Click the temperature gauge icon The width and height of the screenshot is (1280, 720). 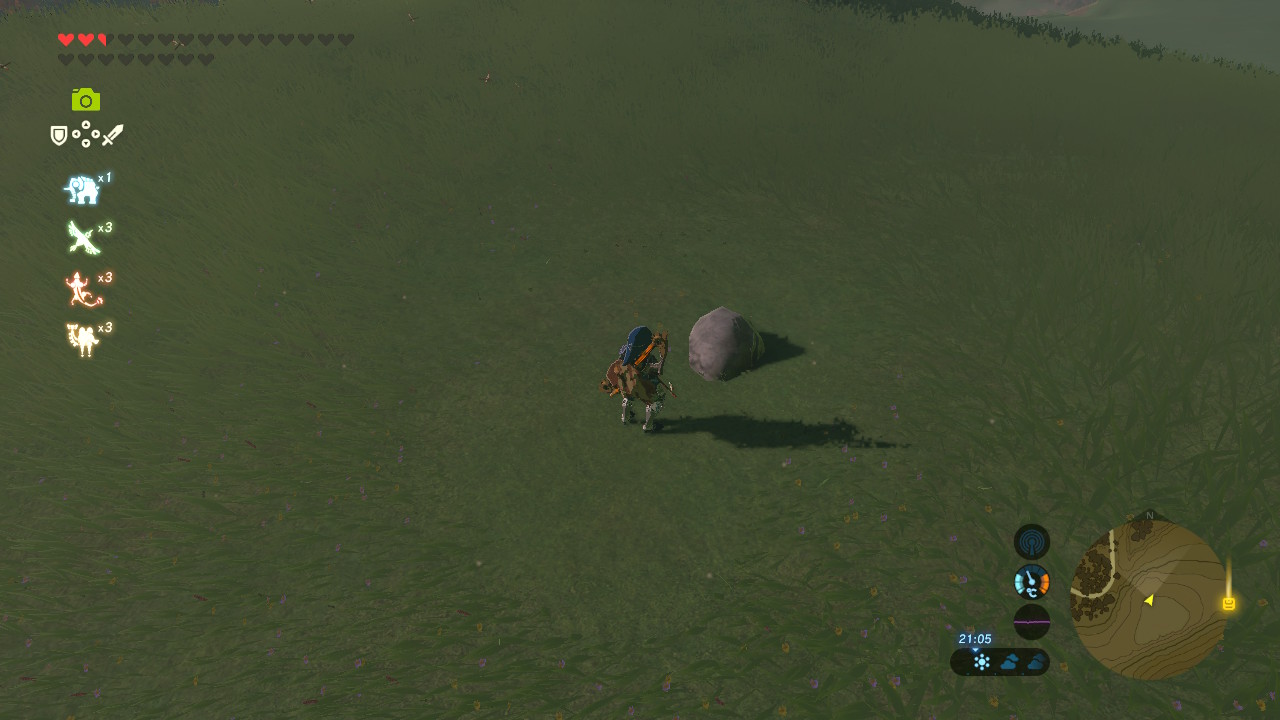(1032, 582)
